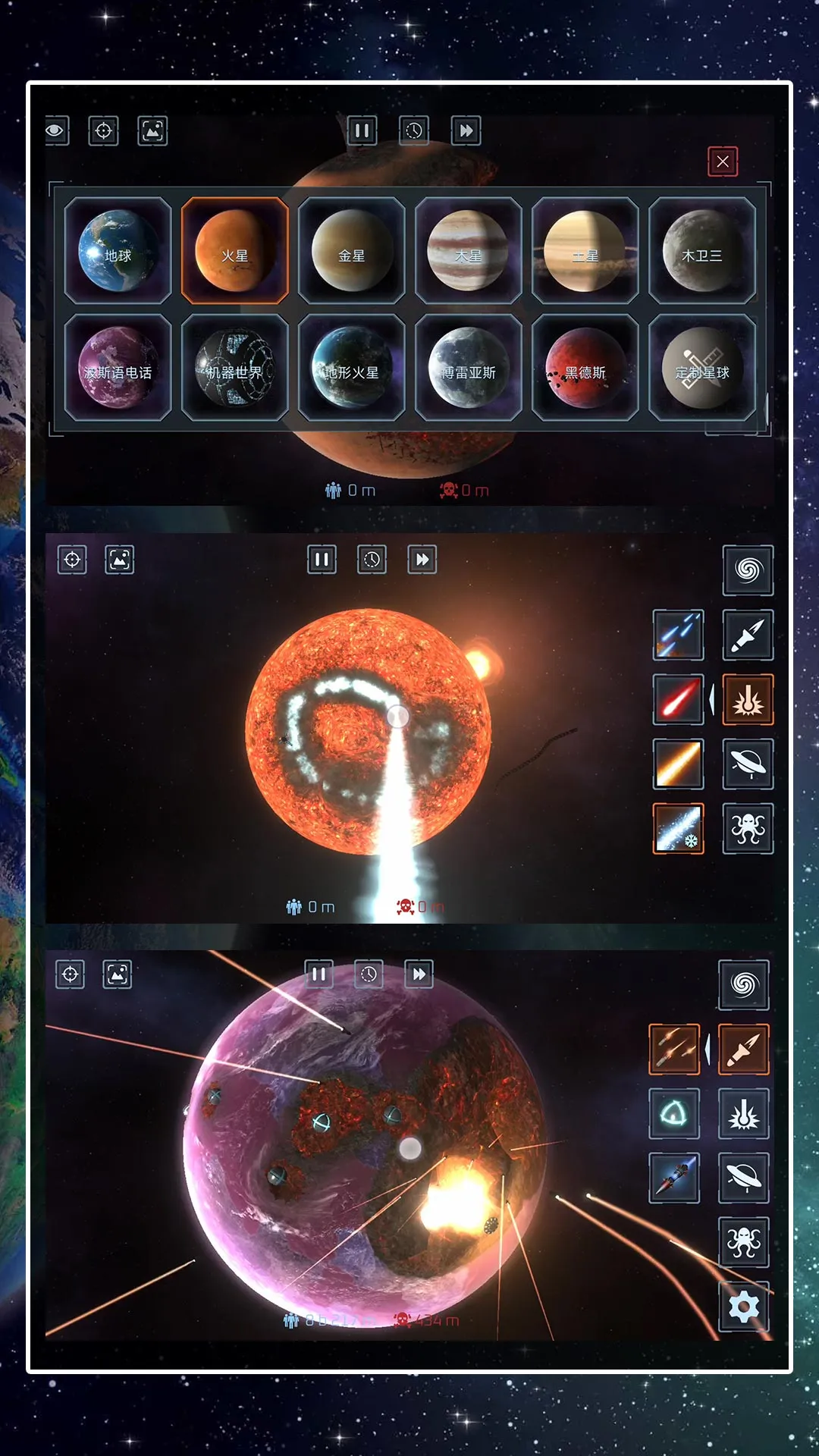Open the 定制星球 custom planet tile

[x=702, y=369]
